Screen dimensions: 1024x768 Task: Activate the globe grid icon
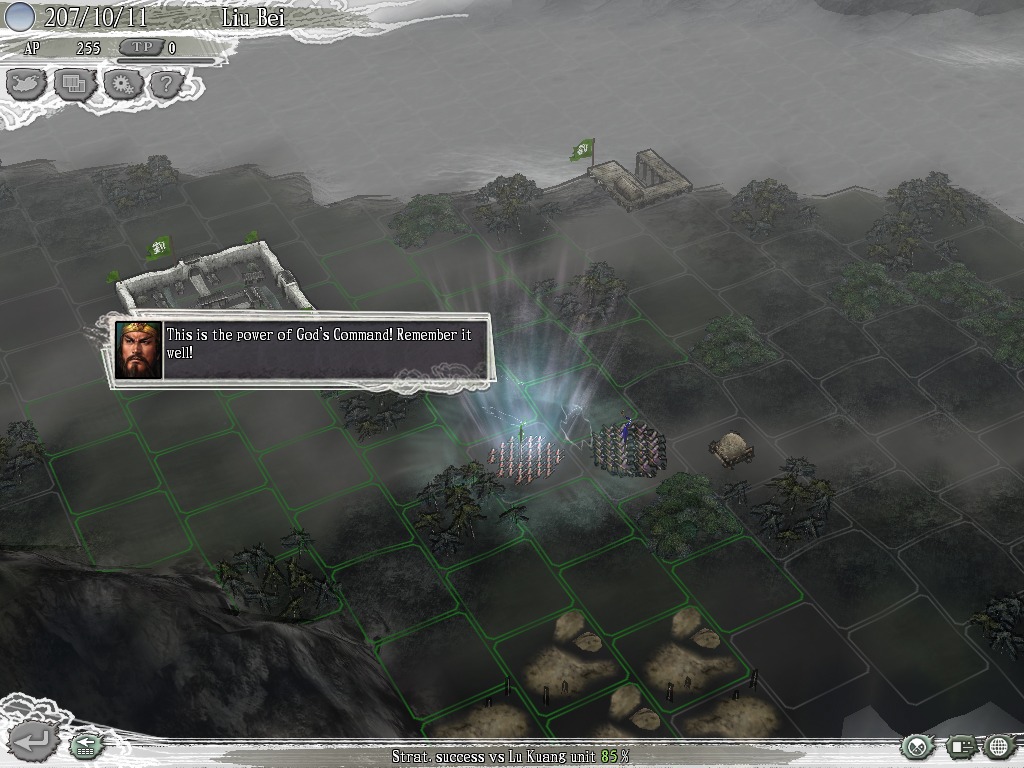(x=999, y=746)
